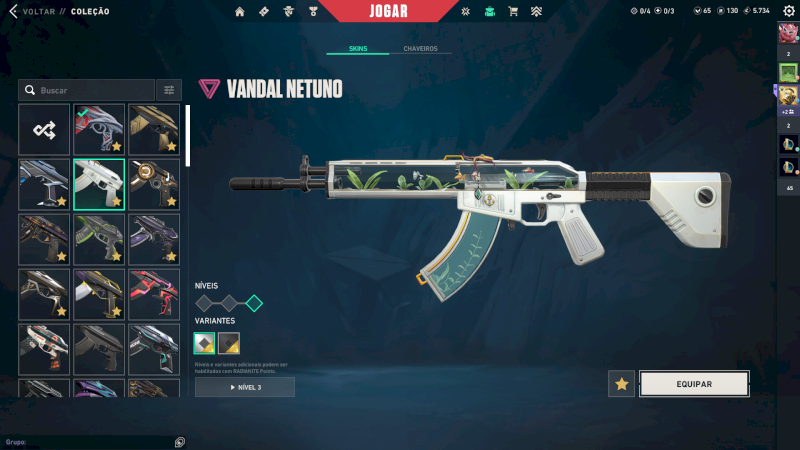
Task: Open the home icon in top navigation
Action: point(239,11)
